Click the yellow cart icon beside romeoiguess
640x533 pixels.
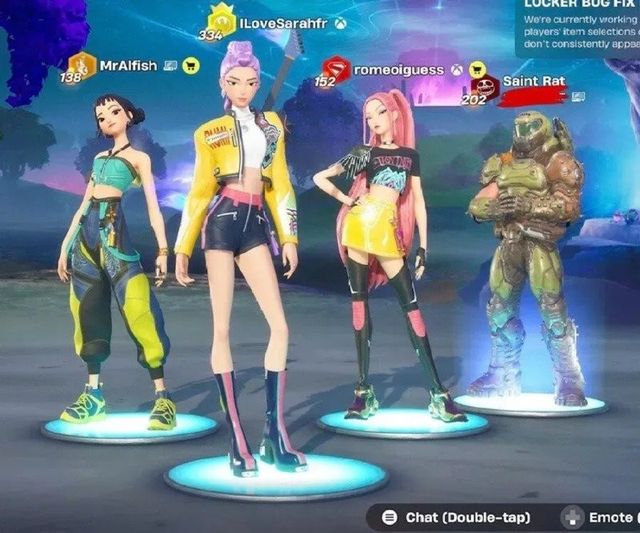(x=477, y=70)
